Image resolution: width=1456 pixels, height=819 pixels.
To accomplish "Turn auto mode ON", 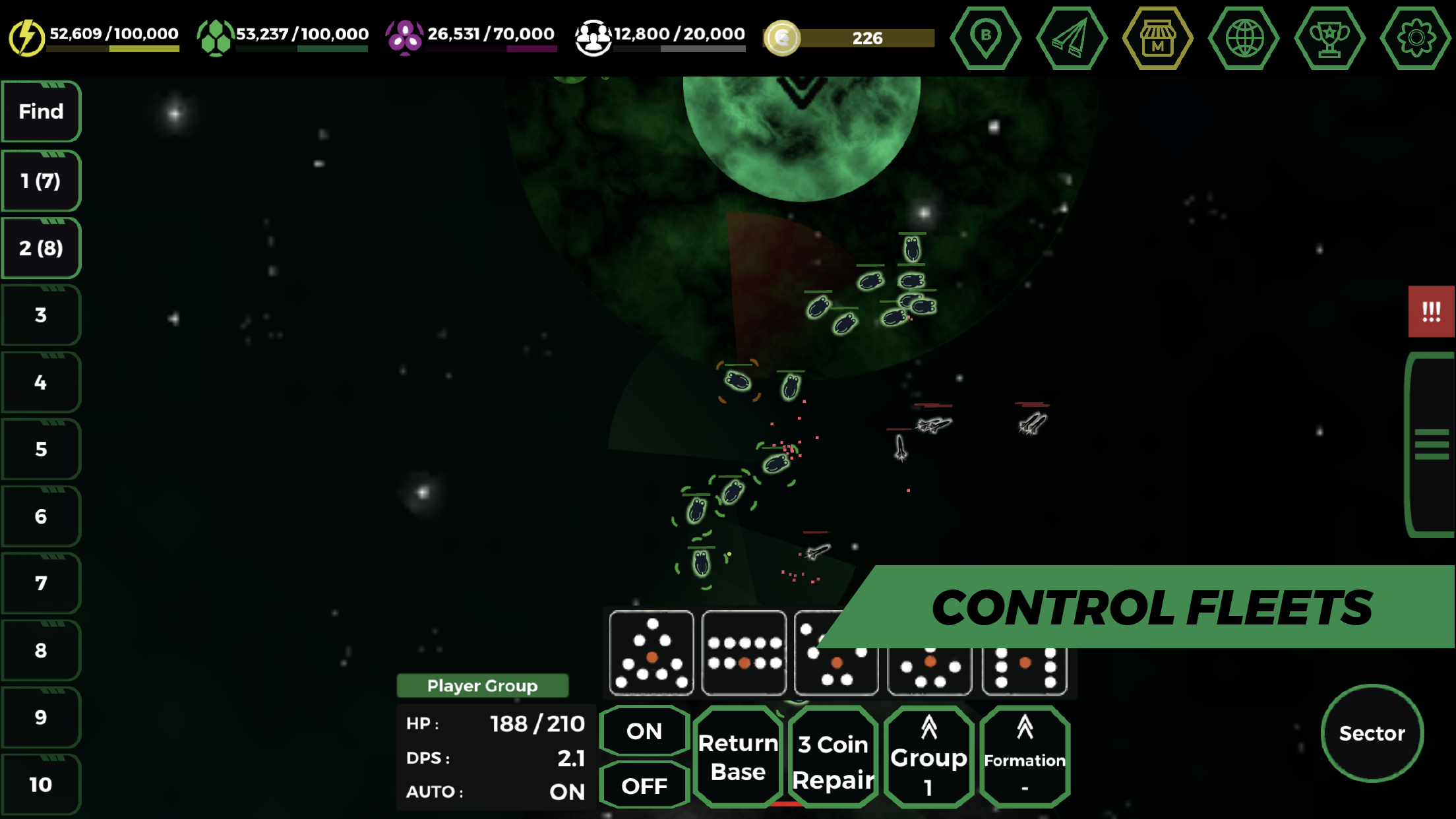I will 644,731.
